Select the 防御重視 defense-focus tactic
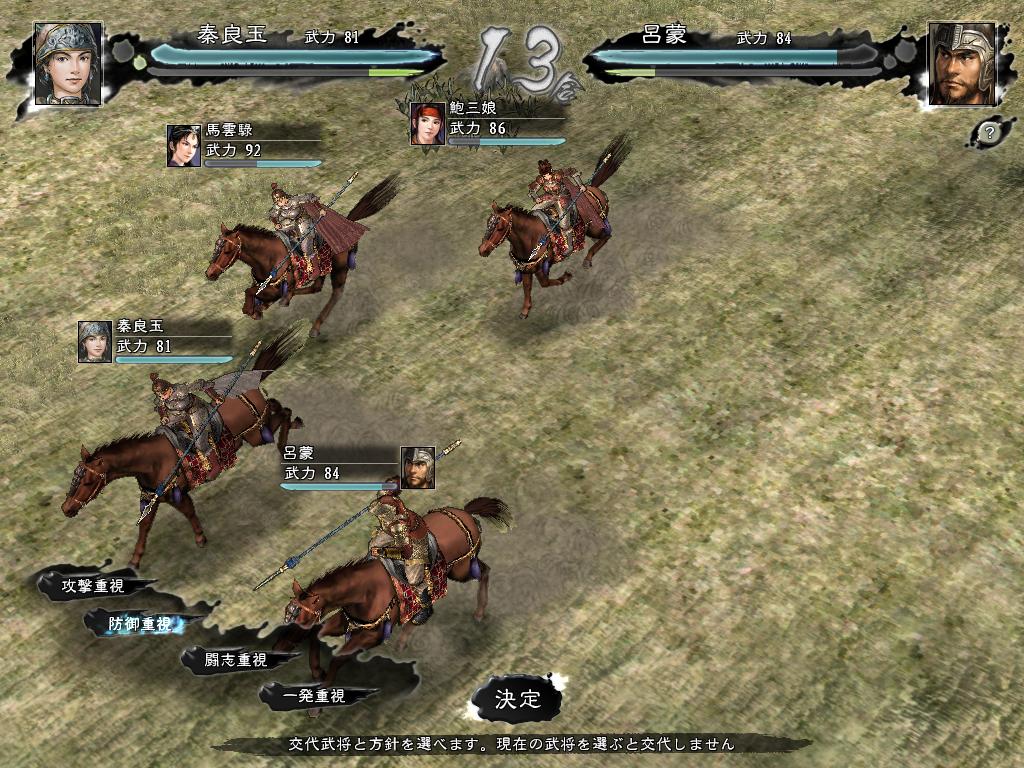This screenshot has width=1024, height=768. [140, 624]
